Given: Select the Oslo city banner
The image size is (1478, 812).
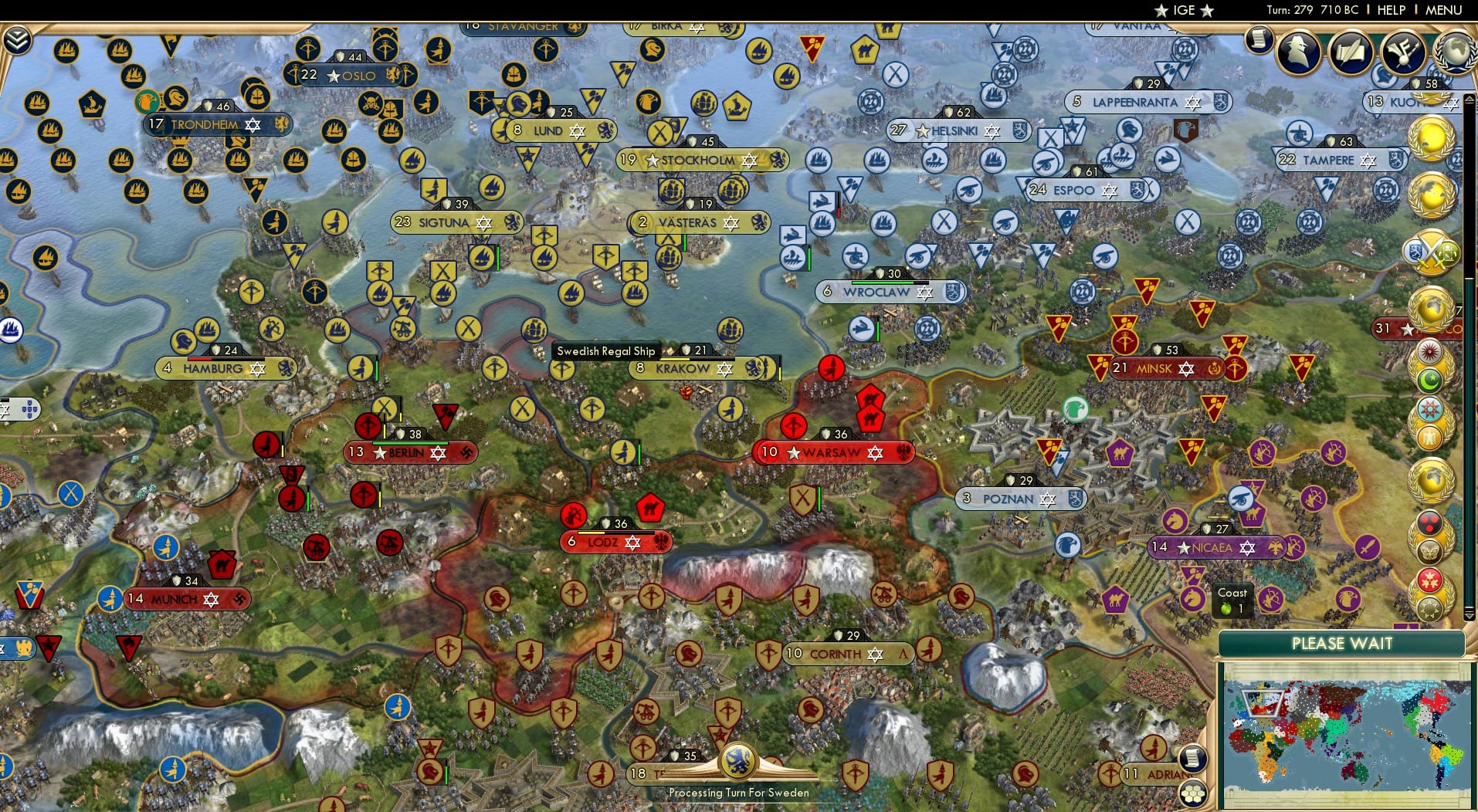Looking at the screenshot, I should 351,76.
